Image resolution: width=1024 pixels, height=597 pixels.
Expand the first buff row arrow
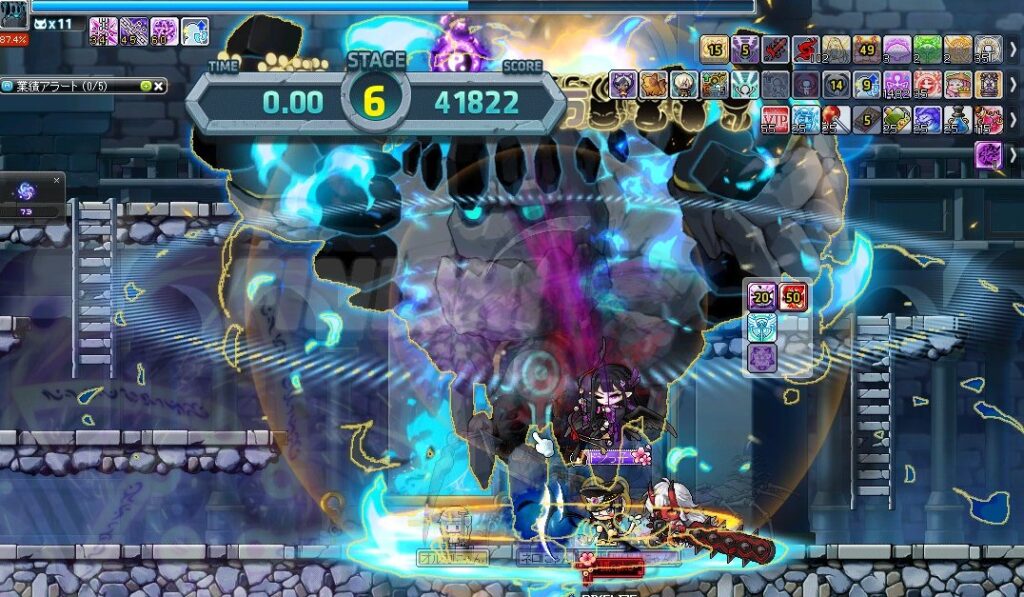pos(1013,49)
